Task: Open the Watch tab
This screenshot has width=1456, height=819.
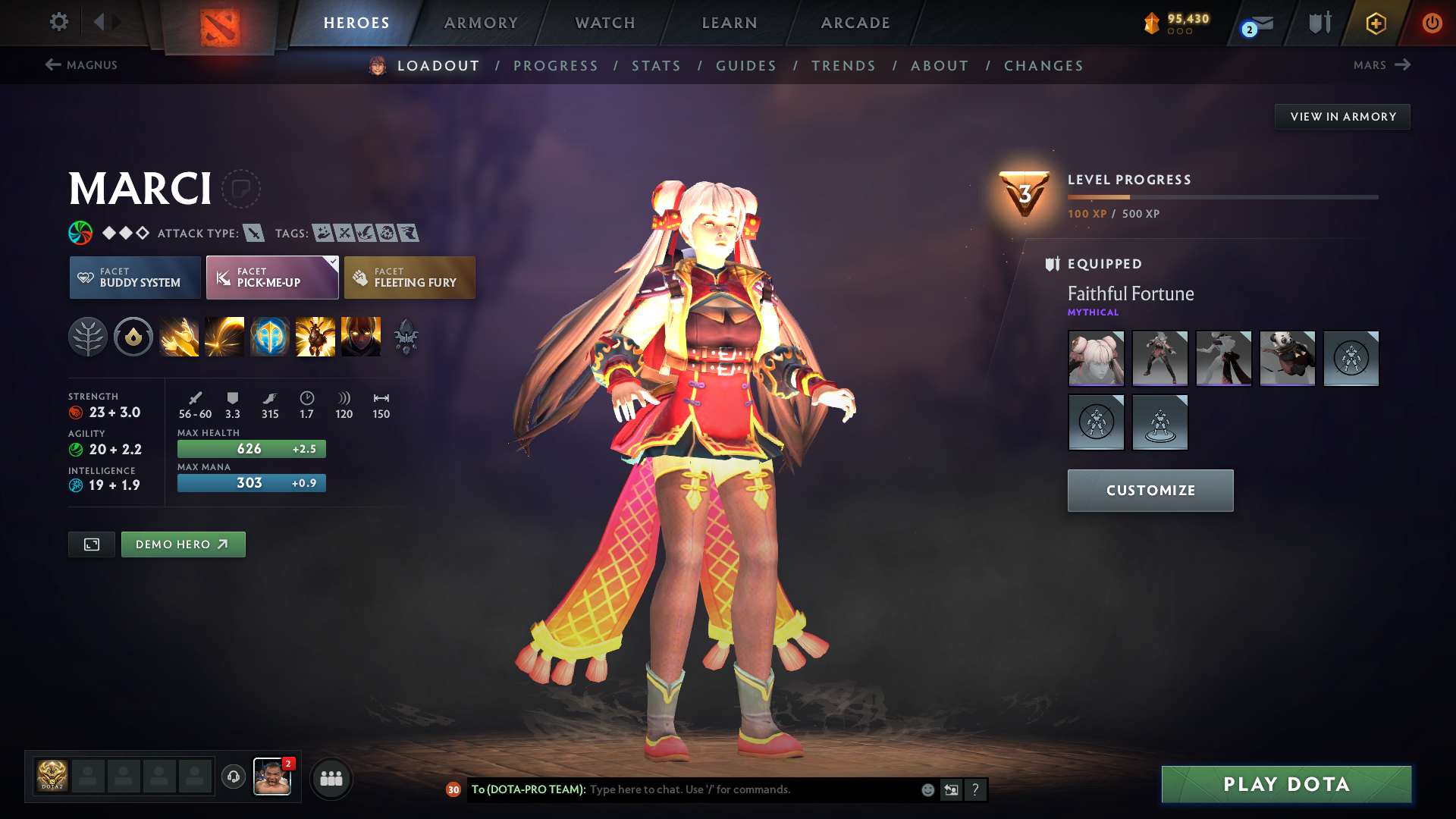Action: (x=605, y=23)
